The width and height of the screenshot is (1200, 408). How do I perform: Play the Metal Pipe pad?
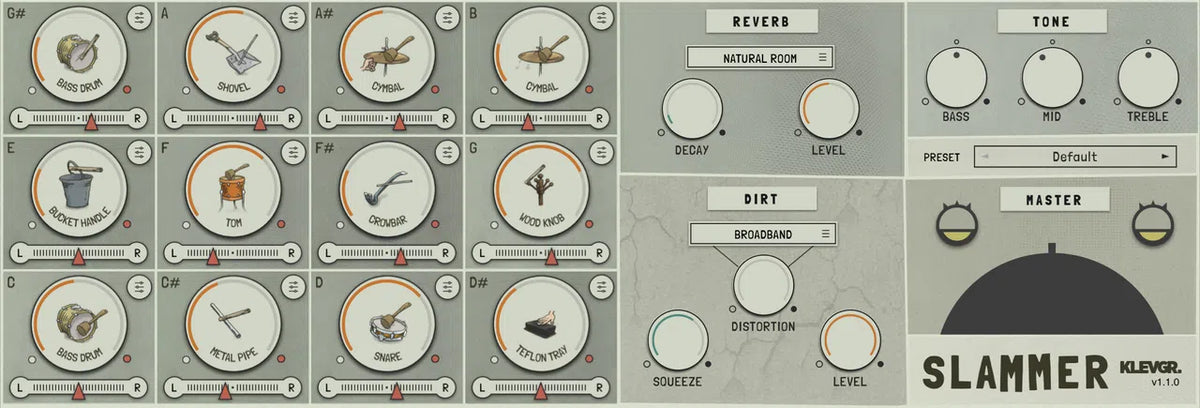[233, 325]
